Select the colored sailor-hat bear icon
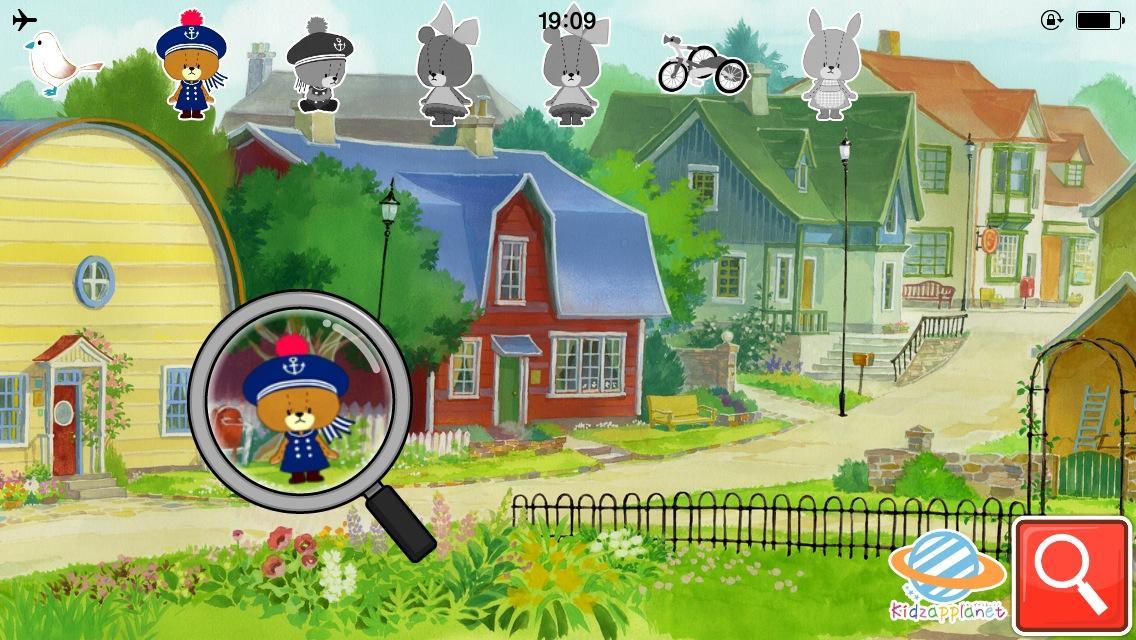The height and width of the screenshot is (640, 1136). [191, 66]
